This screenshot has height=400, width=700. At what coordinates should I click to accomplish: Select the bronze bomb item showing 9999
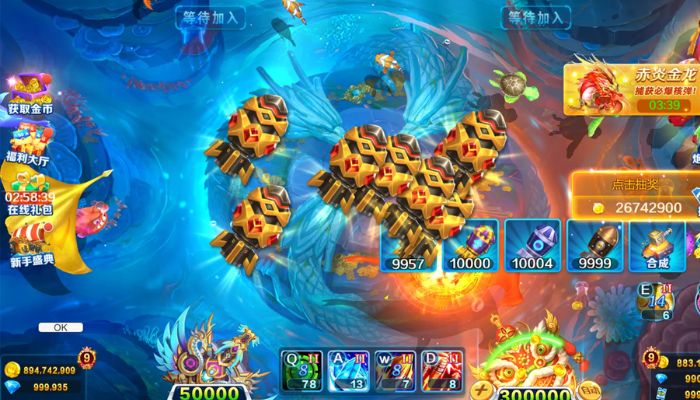[x=594, y=245]
